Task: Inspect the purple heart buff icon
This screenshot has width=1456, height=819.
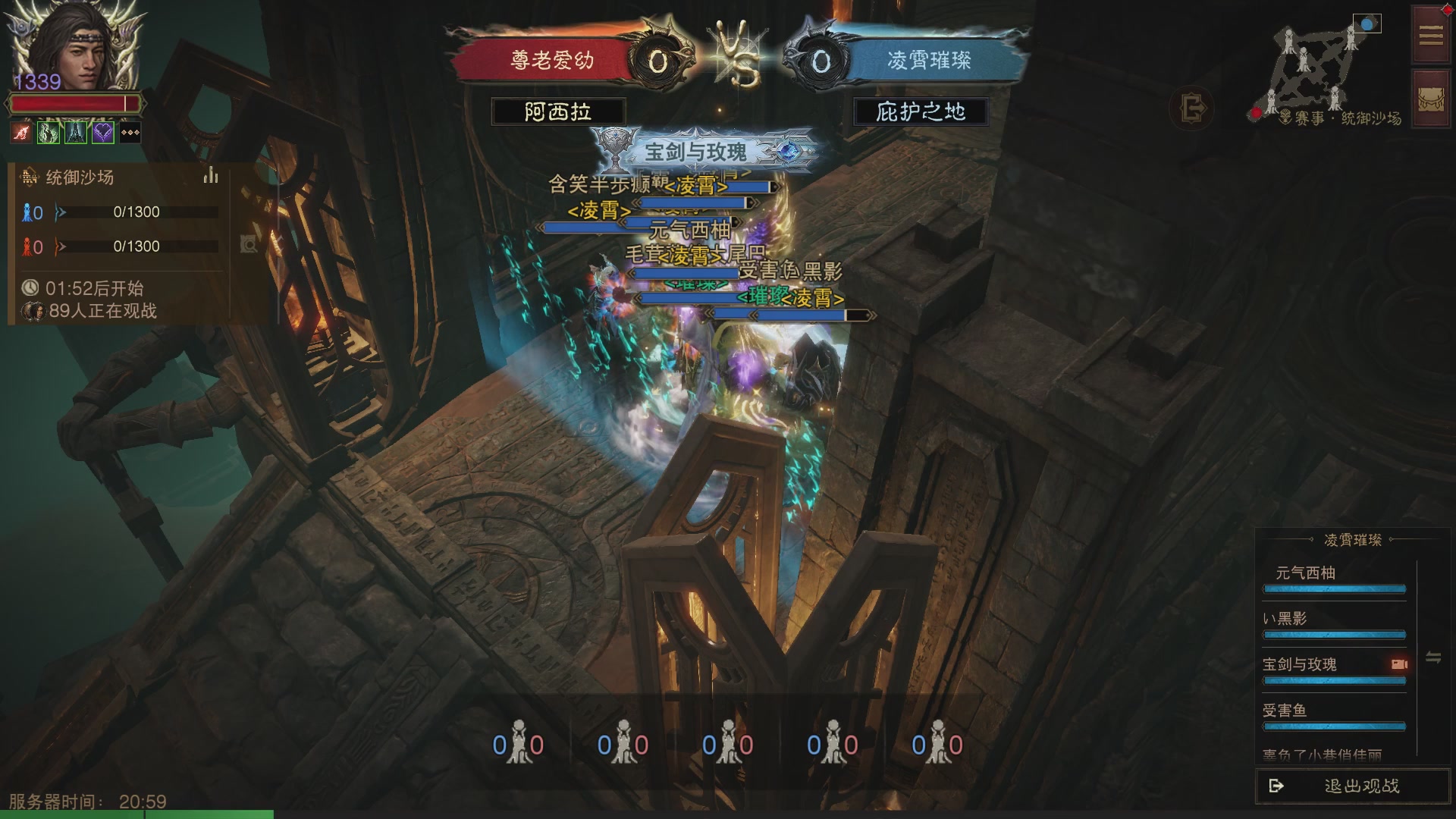Action: [103, 133]
